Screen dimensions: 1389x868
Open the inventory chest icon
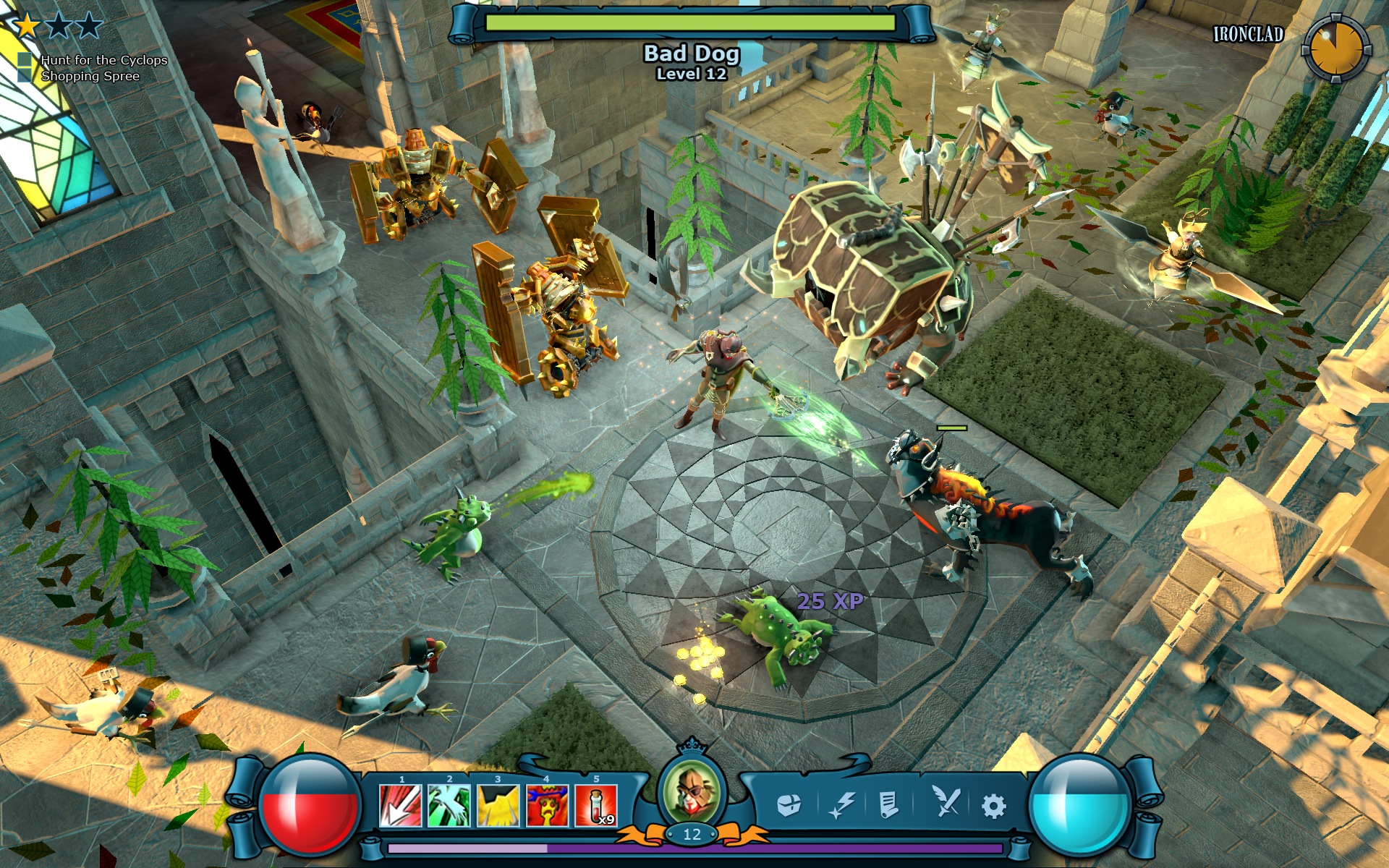pyautogui.click(x=791, y=803)
